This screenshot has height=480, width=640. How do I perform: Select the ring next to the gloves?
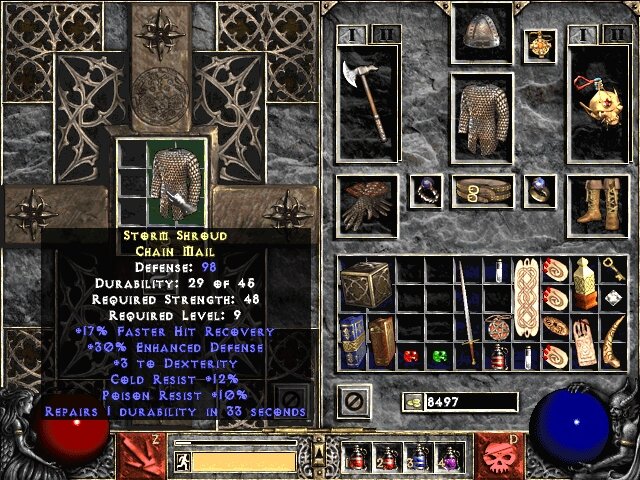[x=426, y=189]
